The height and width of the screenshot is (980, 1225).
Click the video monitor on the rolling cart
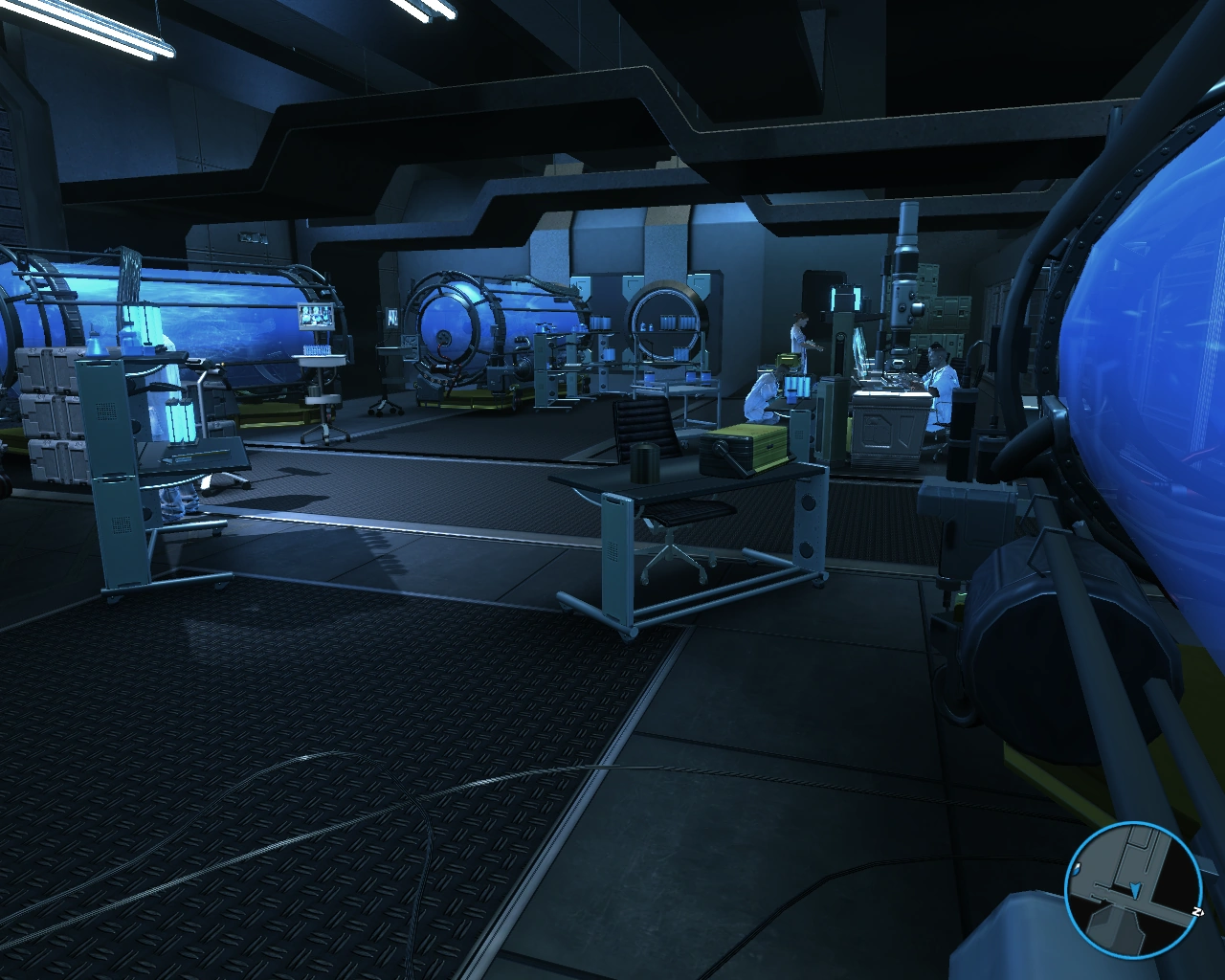coord(315,316)
